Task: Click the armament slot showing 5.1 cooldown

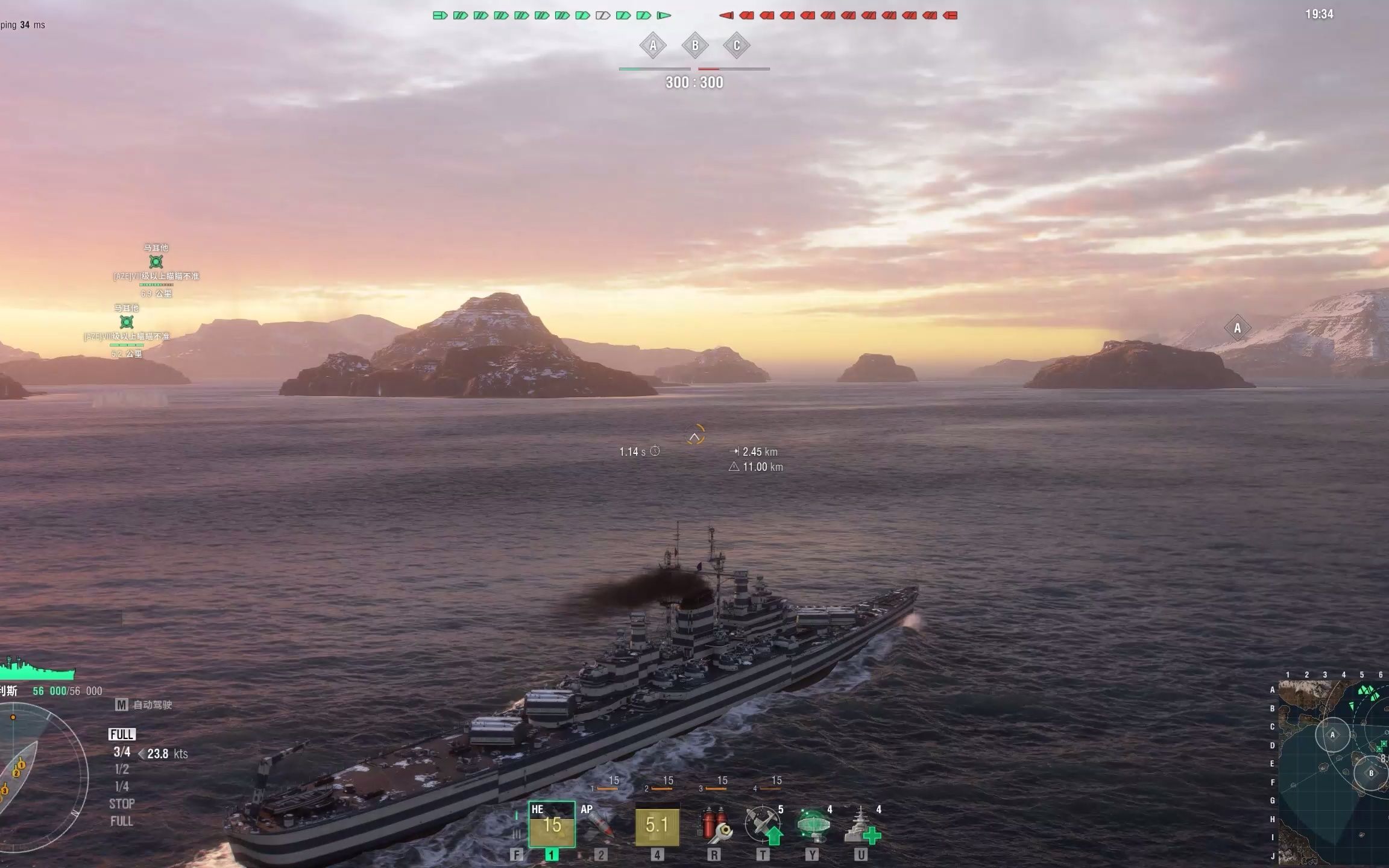Action: pos(657,825)
